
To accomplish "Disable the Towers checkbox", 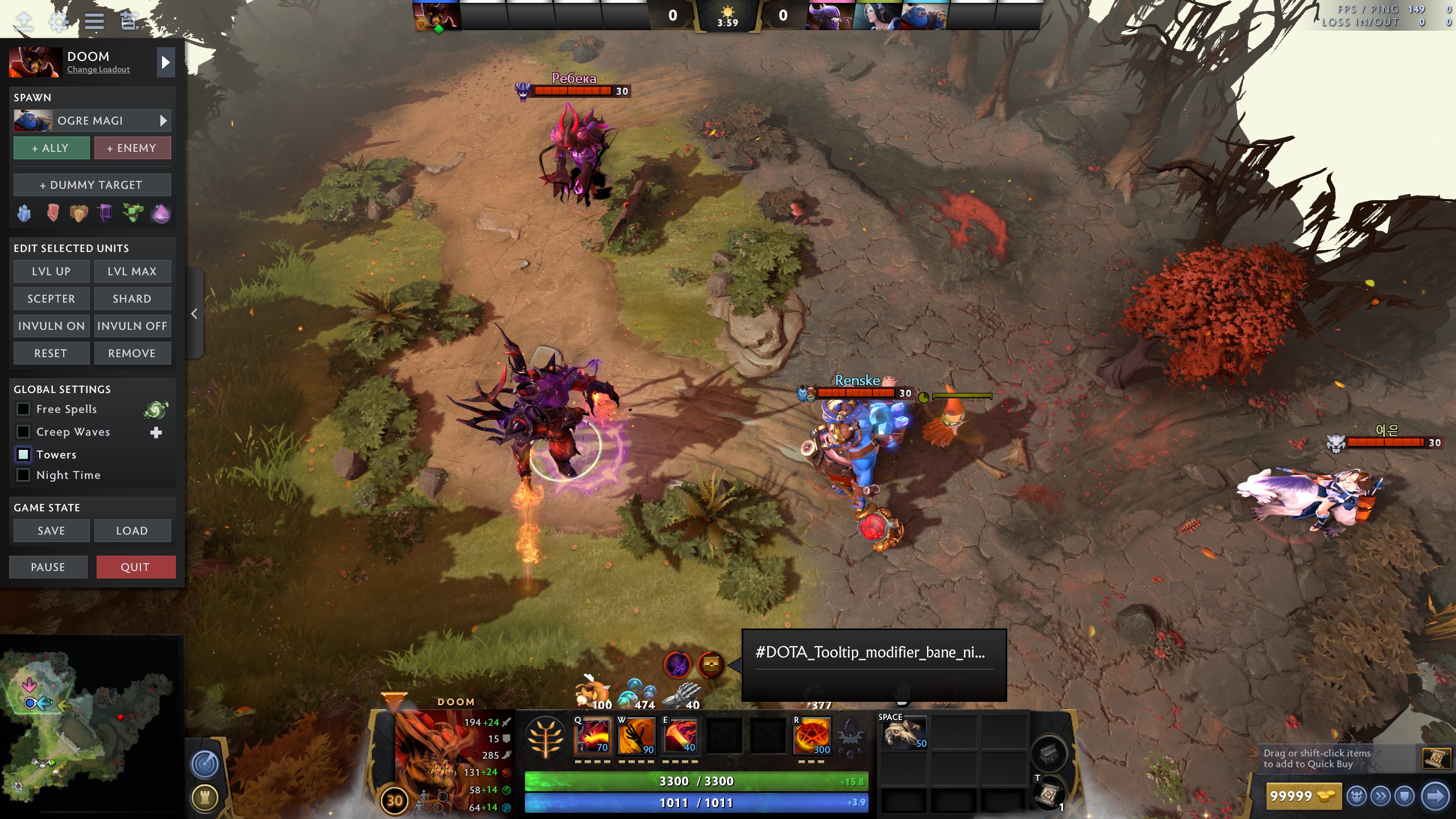I will (x=23, y=454).
